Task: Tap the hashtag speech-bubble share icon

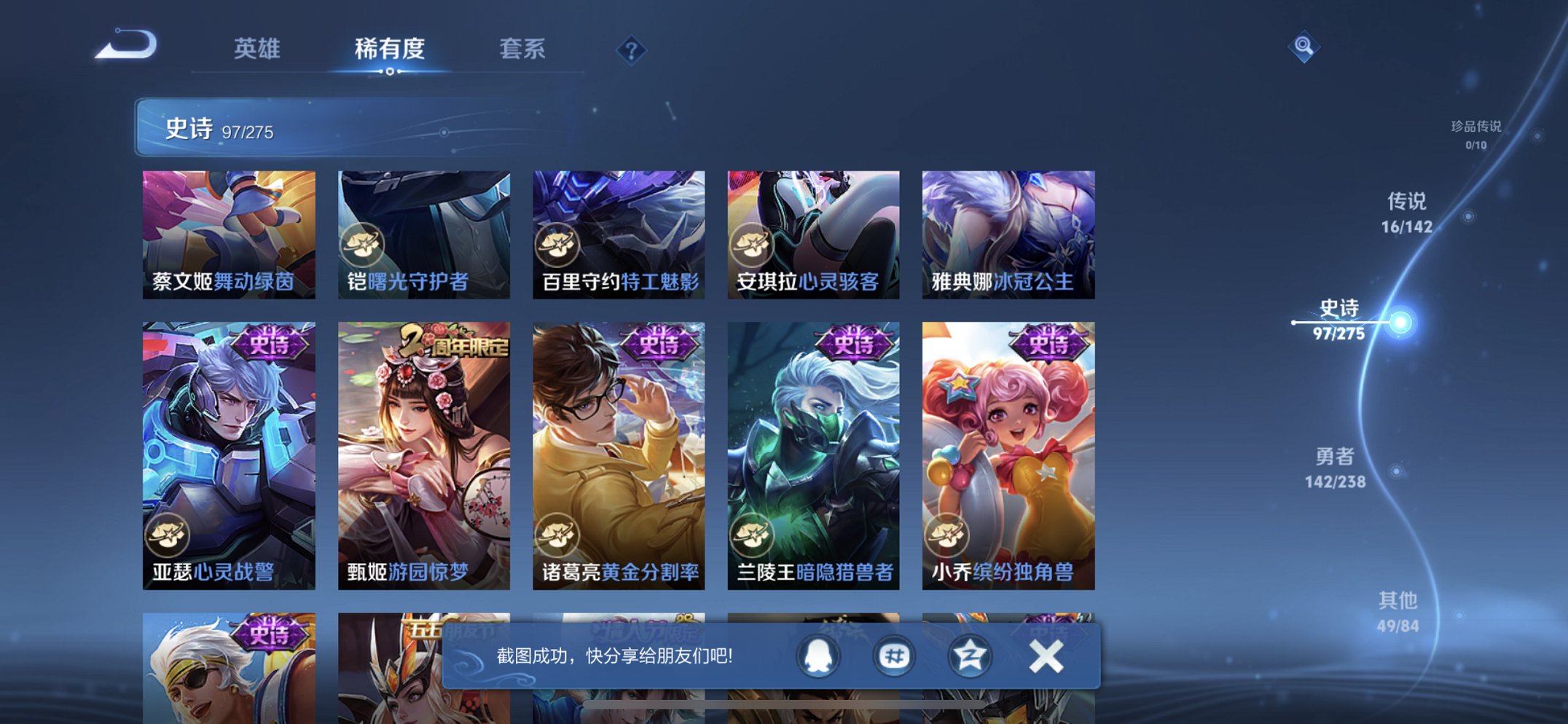Action: [895, 655]
